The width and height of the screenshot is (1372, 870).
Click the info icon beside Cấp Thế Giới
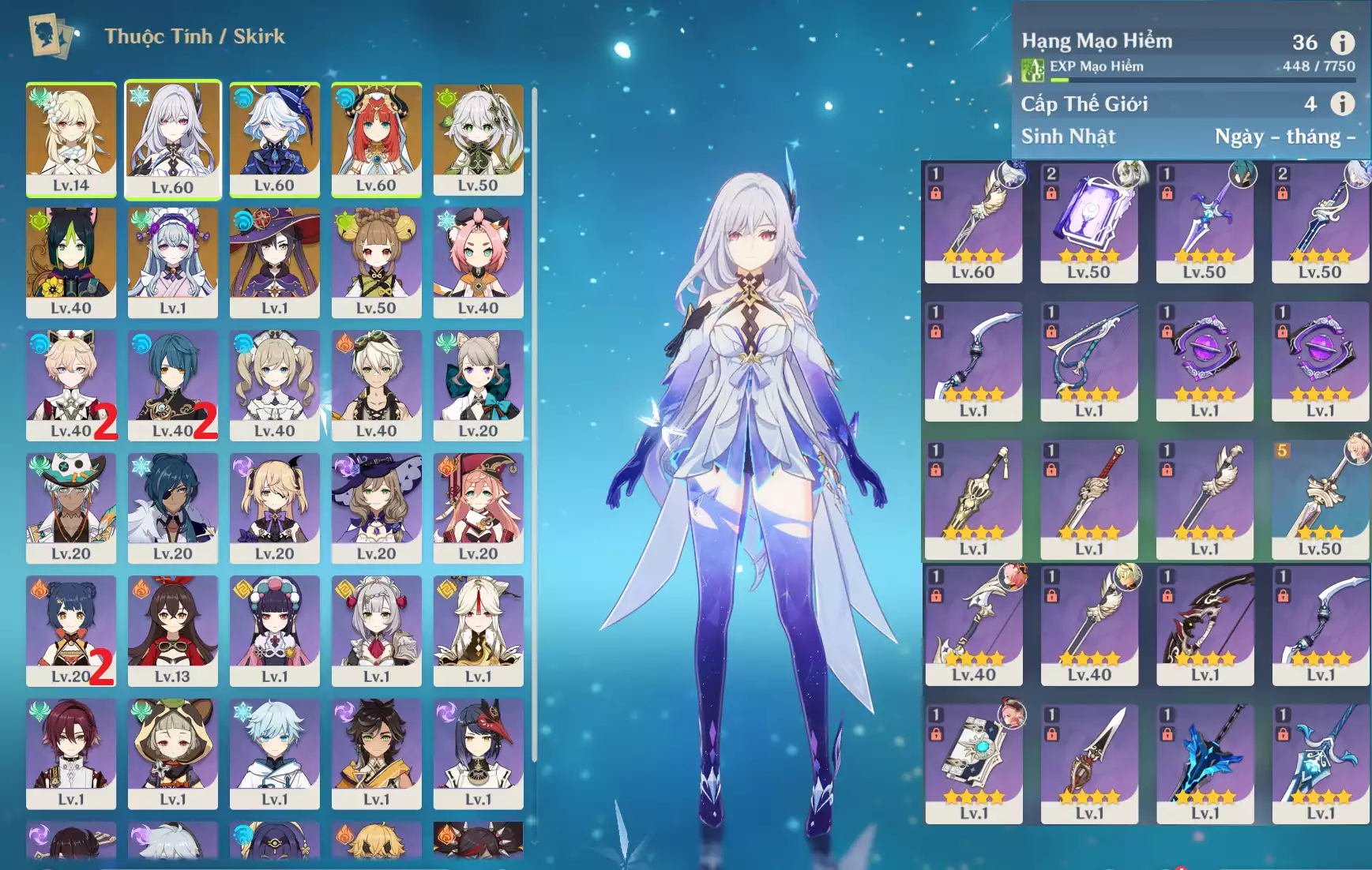point(1342,103)
